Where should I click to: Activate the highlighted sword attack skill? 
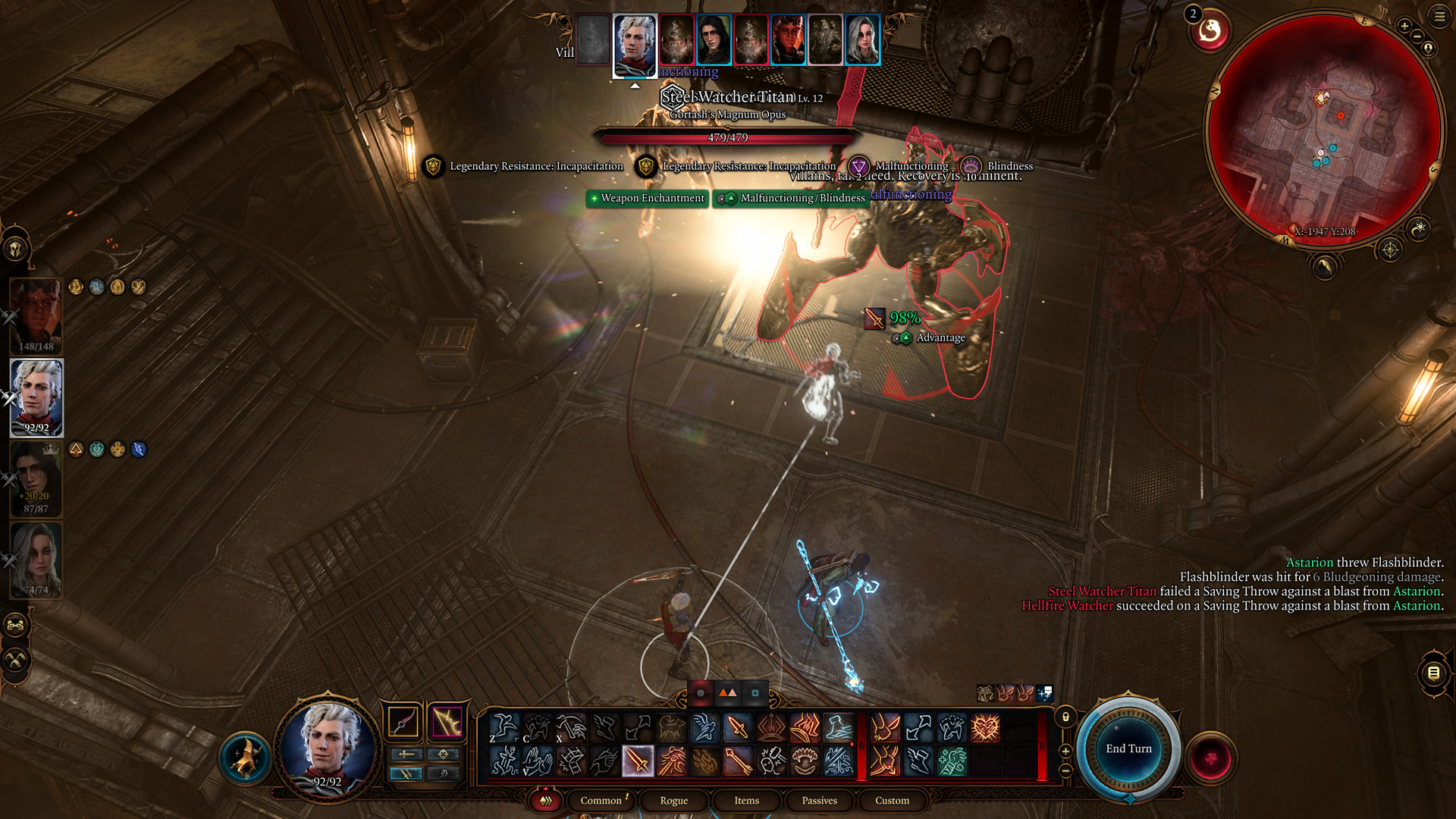tap(638, 761)
